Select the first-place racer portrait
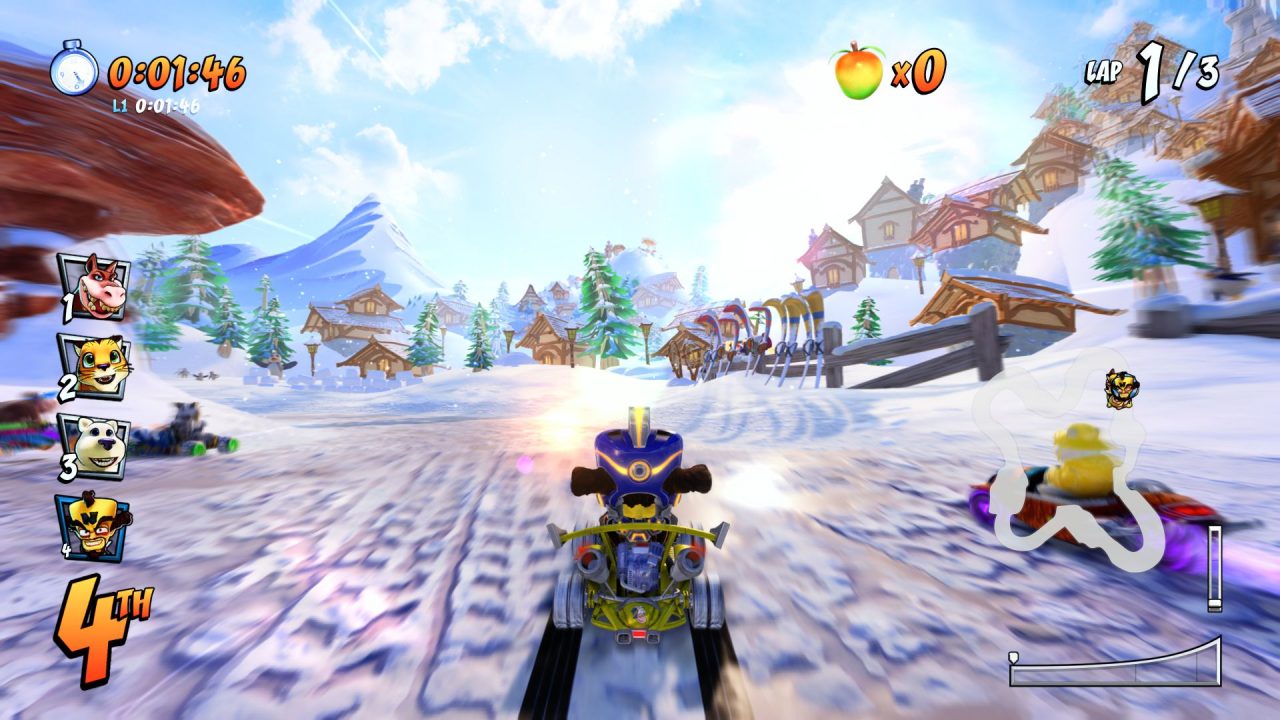Screen dimensions: 1280x720 (x=93, y=287)
